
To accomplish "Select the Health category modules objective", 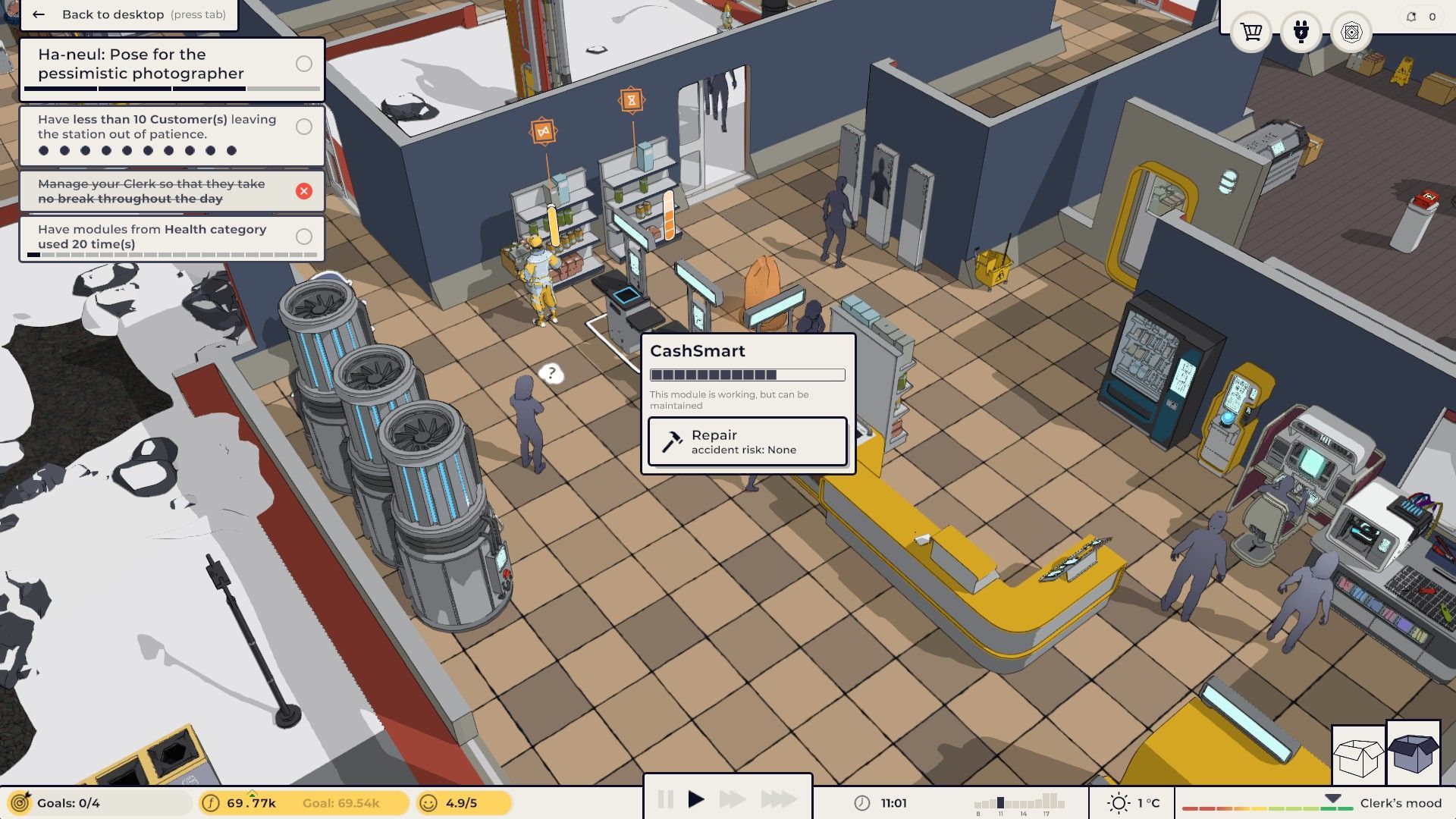I will [x=171, y=238].
